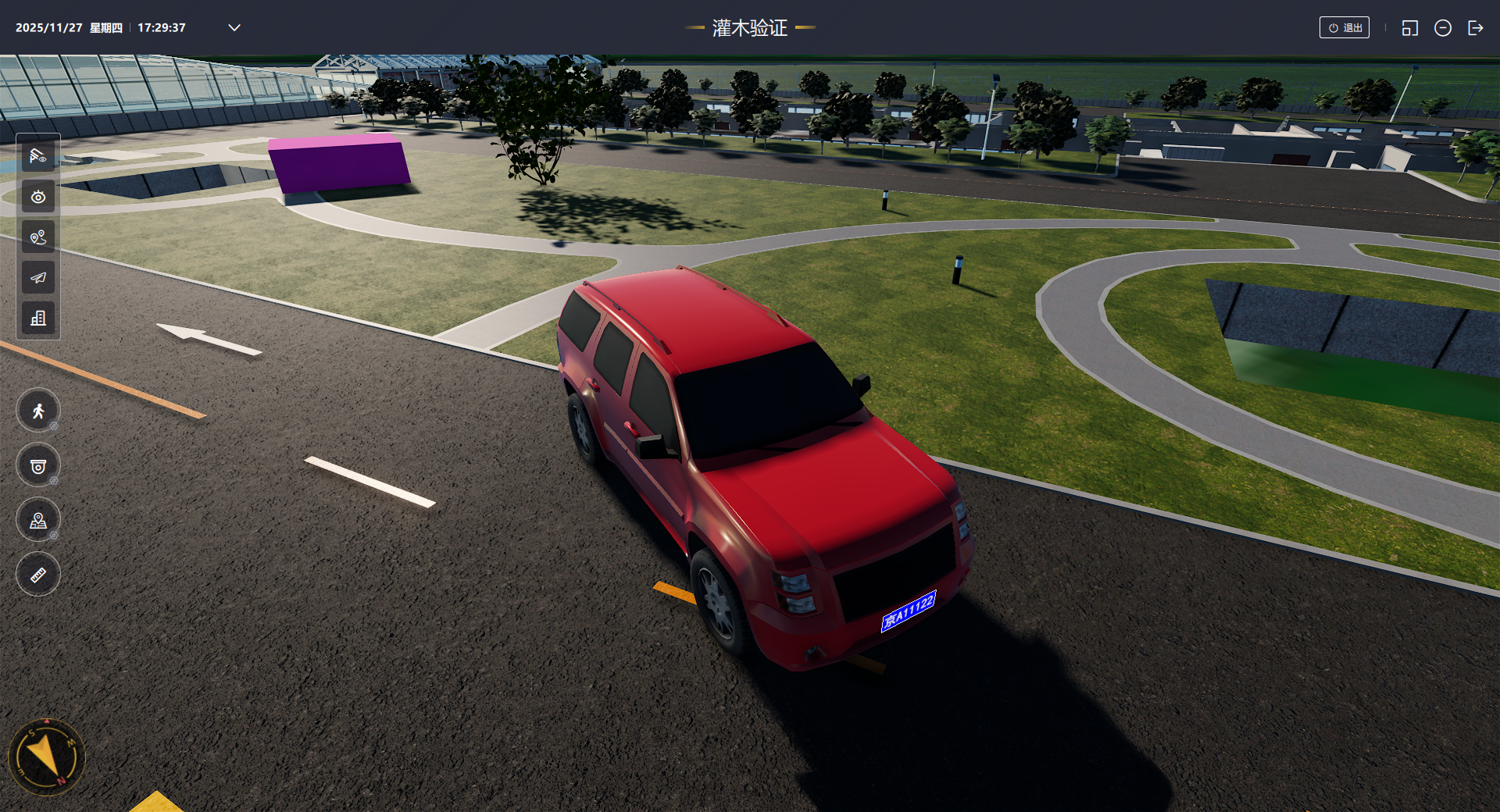Open the map location pin button
This screenshot has height=812, width=1500.
click(x=38, y=521)
